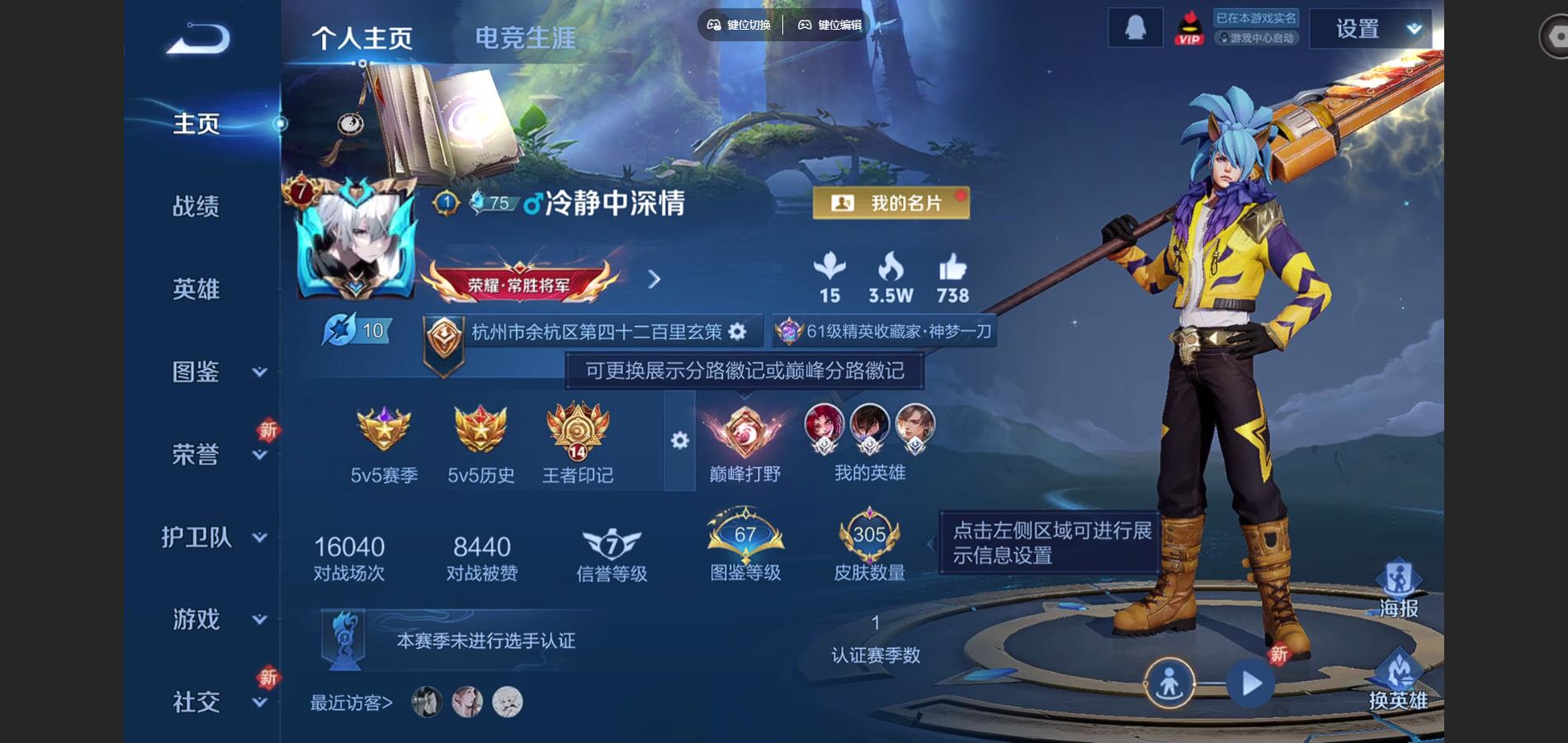Open 战绩 in the left sidebar menu
The image size is (1568, 743).
tap(198, 207)
